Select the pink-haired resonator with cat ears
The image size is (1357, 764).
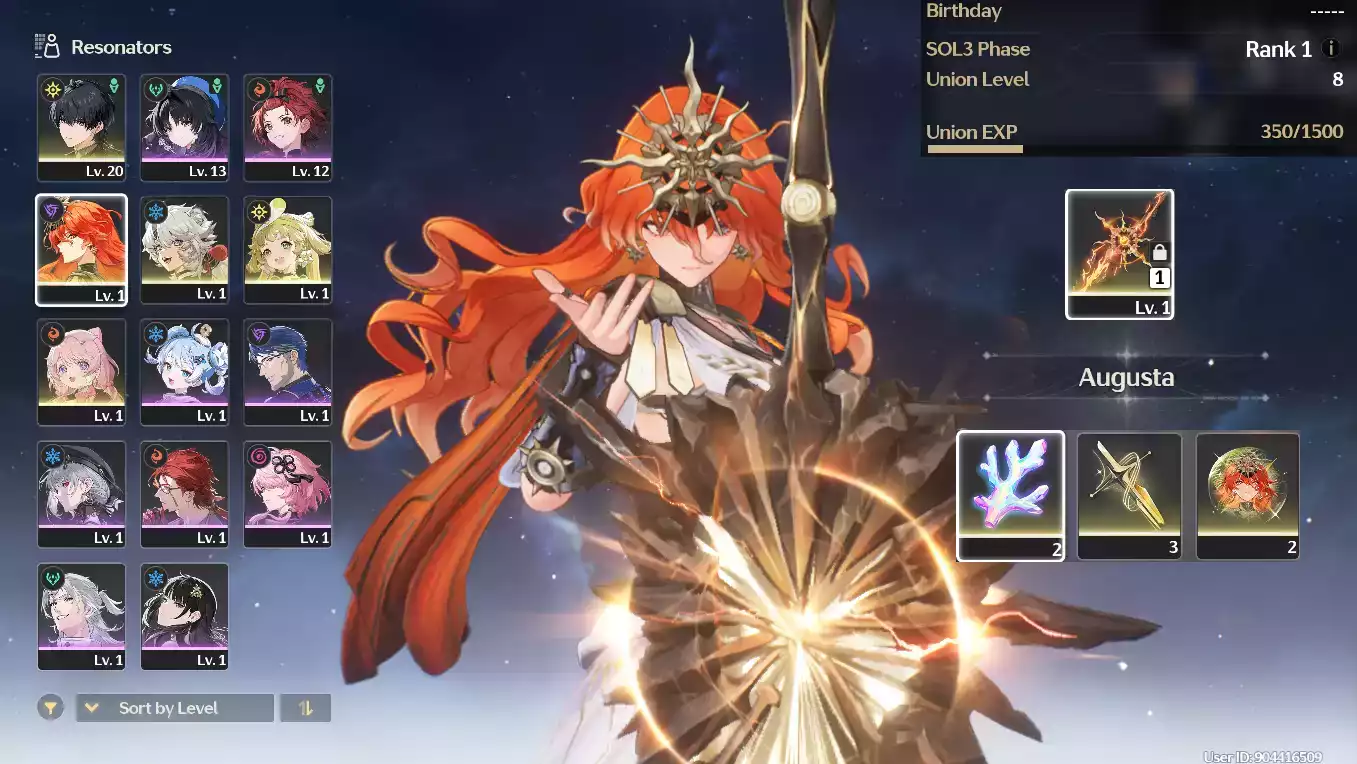tap(82, 372)
